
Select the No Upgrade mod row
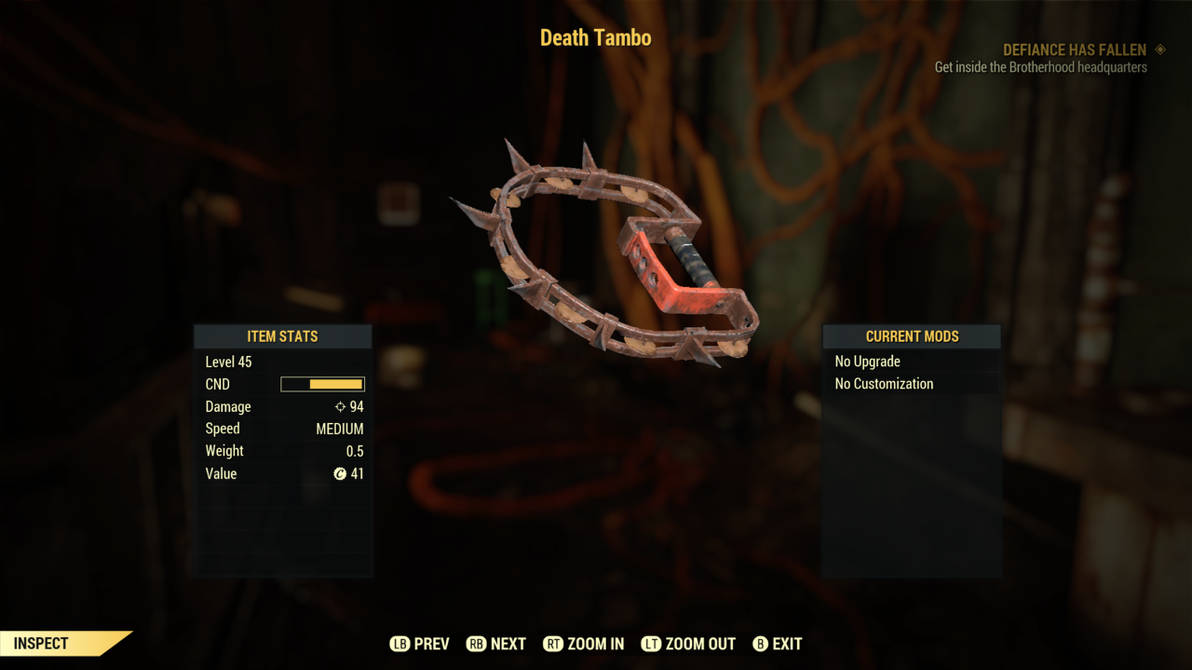[x=910, y=361]
